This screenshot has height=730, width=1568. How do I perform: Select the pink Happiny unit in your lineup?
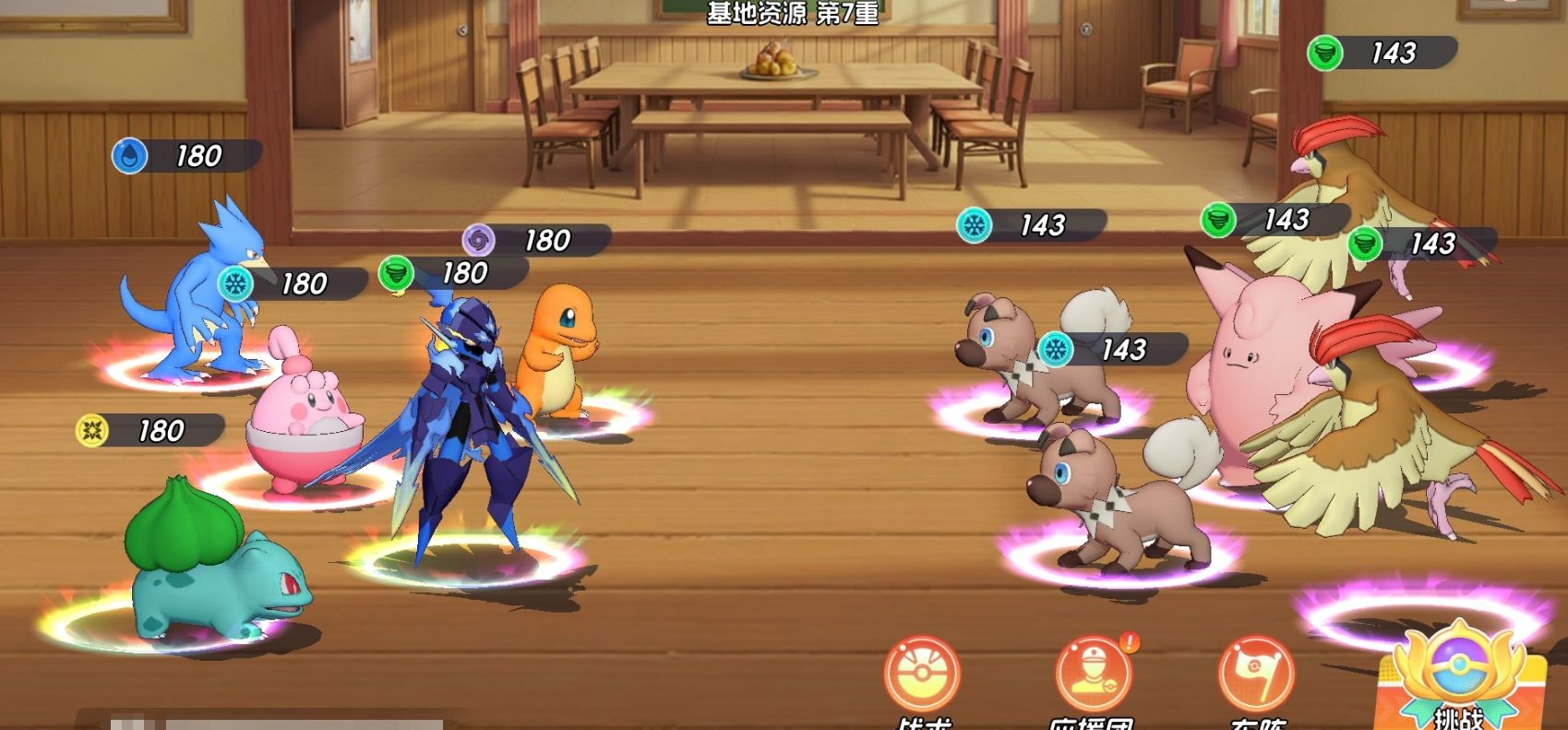303,425
